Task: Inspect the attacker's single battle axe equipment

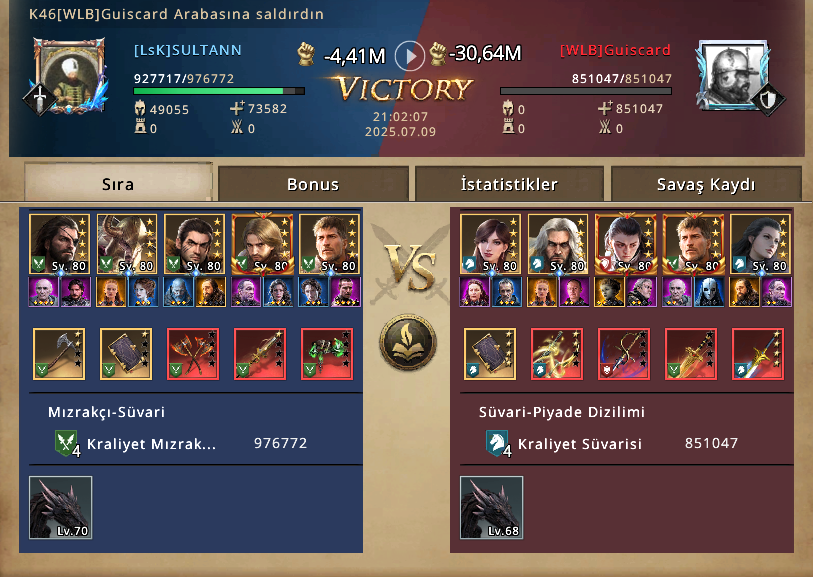Action: (60, 354)
